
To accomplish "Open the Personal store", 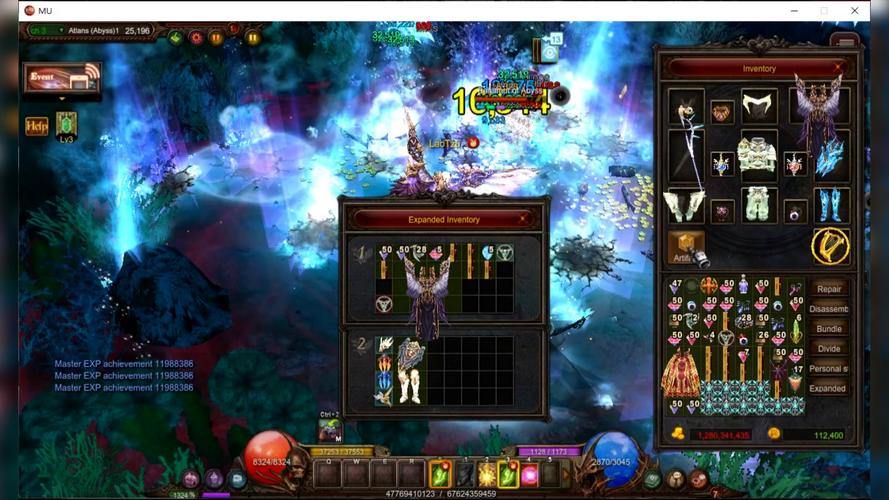I will pyautogui.click(x=829, y=368).
